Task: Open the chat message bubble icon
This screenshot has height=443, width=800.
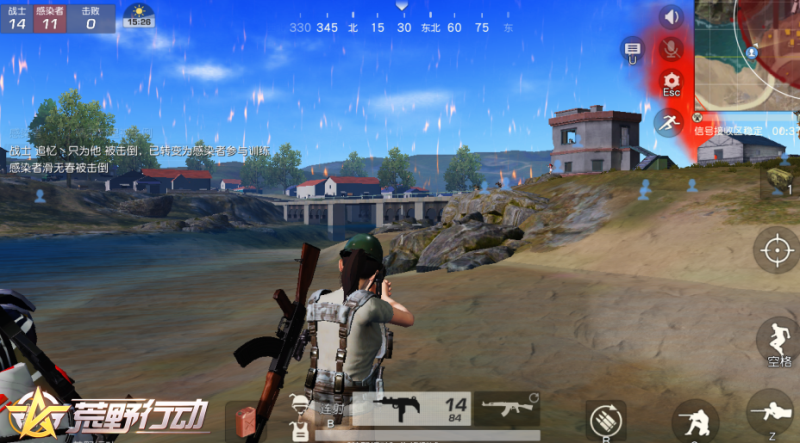Action: tap(632, 48)
